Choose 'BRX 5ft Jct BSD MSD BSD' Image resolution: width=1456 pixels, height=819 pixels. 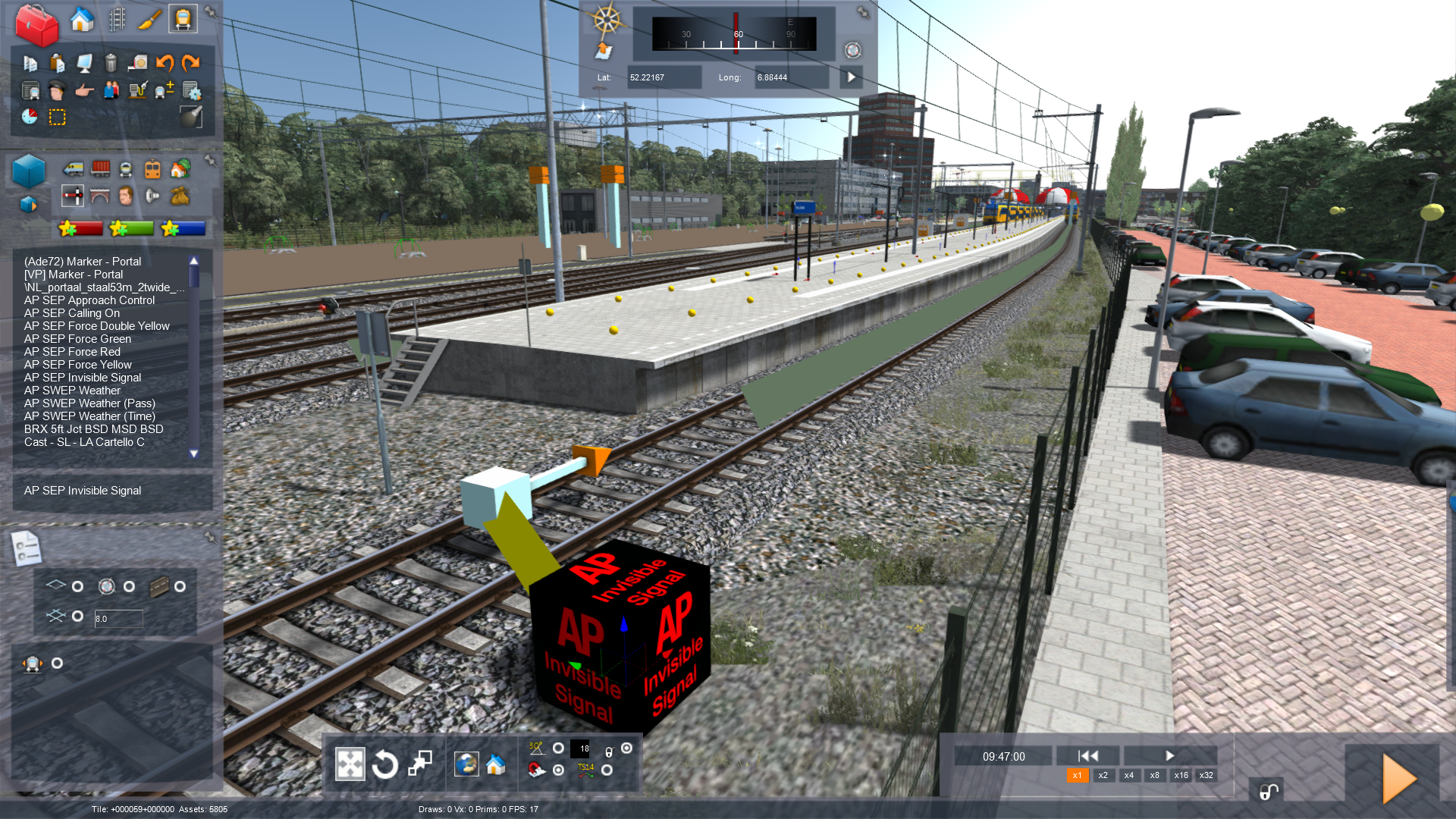[93, 429]
